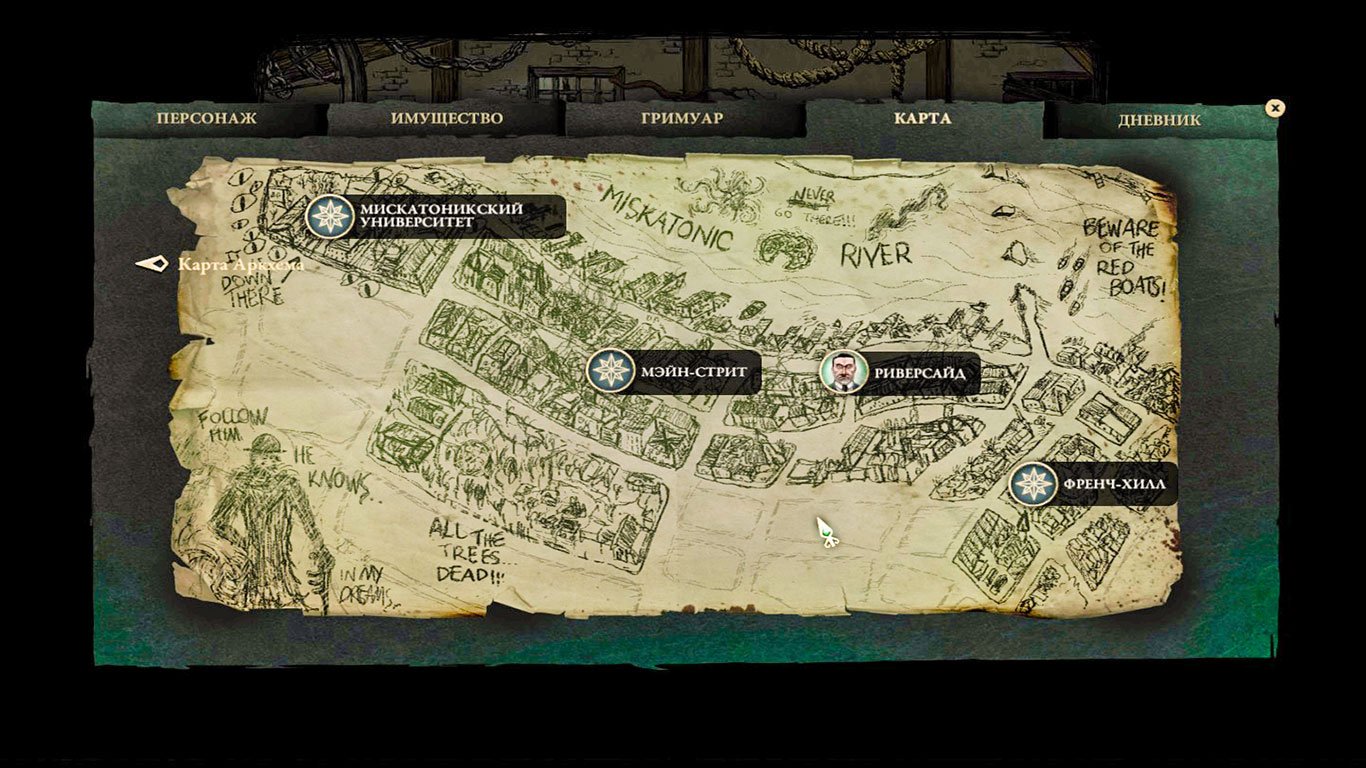This screenshot has width=1366, height=768.
Task: Choose the Риверсайд portrait marker
Action: tap(844, 372)
